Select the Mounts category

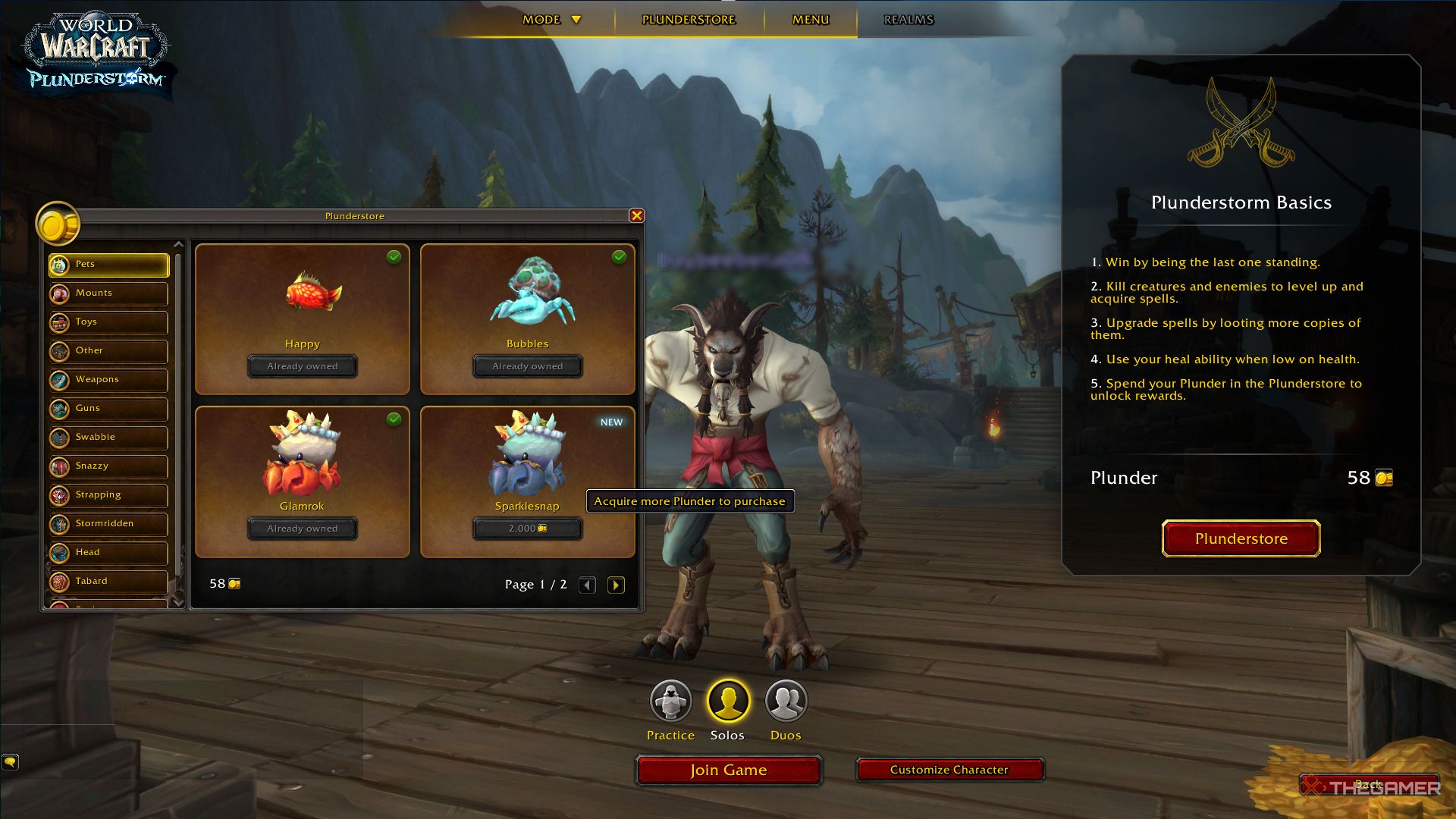(108, 293)
